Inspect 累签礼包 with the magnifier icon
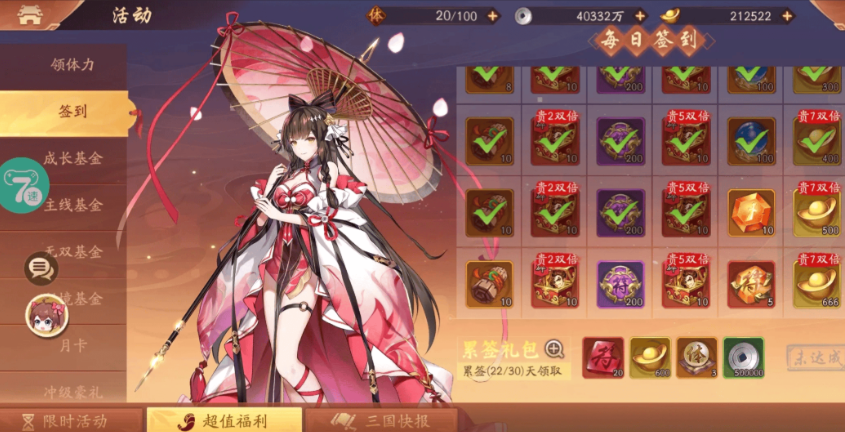 554,349
